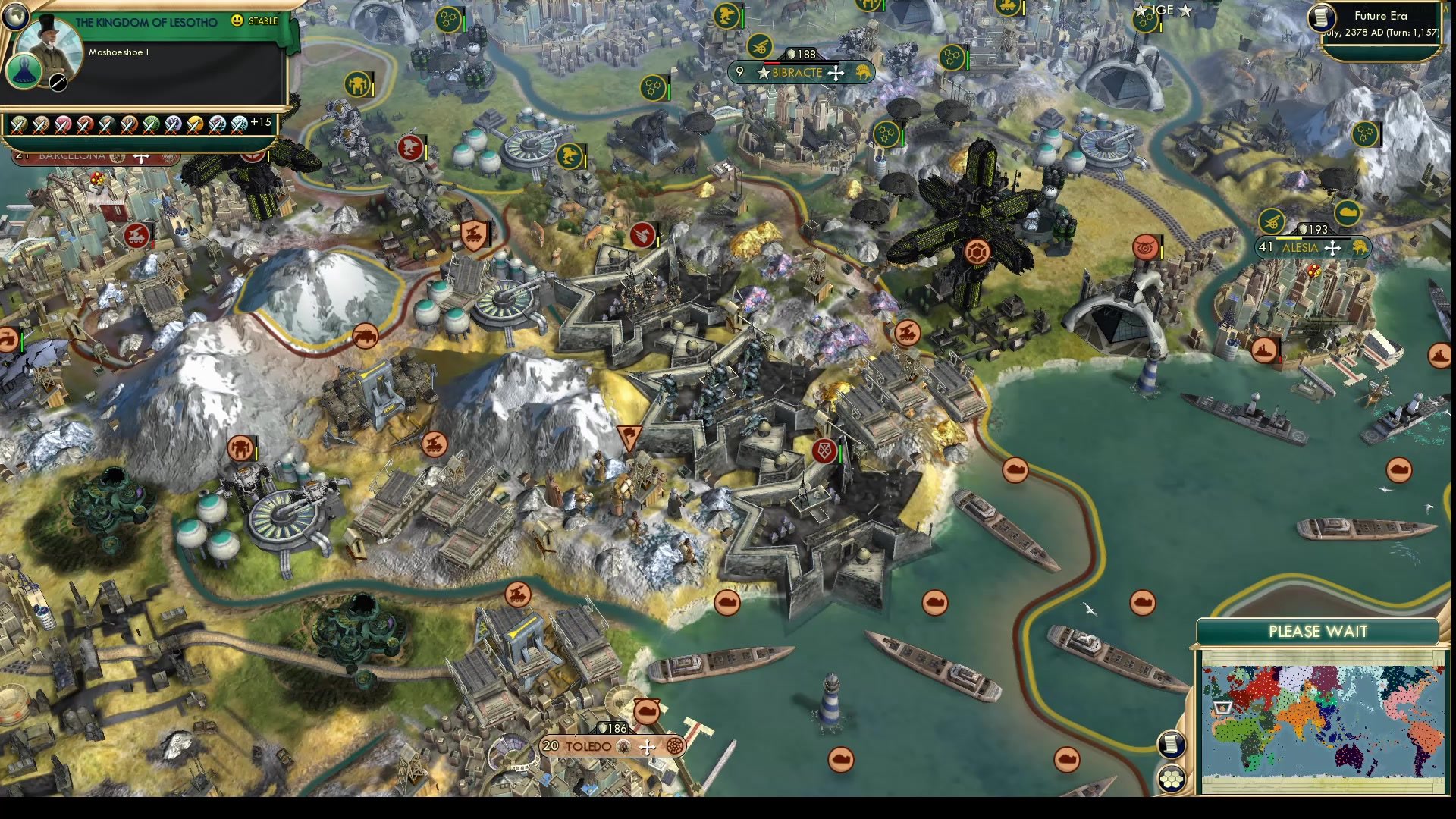The width and height of the screenshot is (1456, 819).
Task: Click the religion emblem on the leader portrait
Action: 24,71
